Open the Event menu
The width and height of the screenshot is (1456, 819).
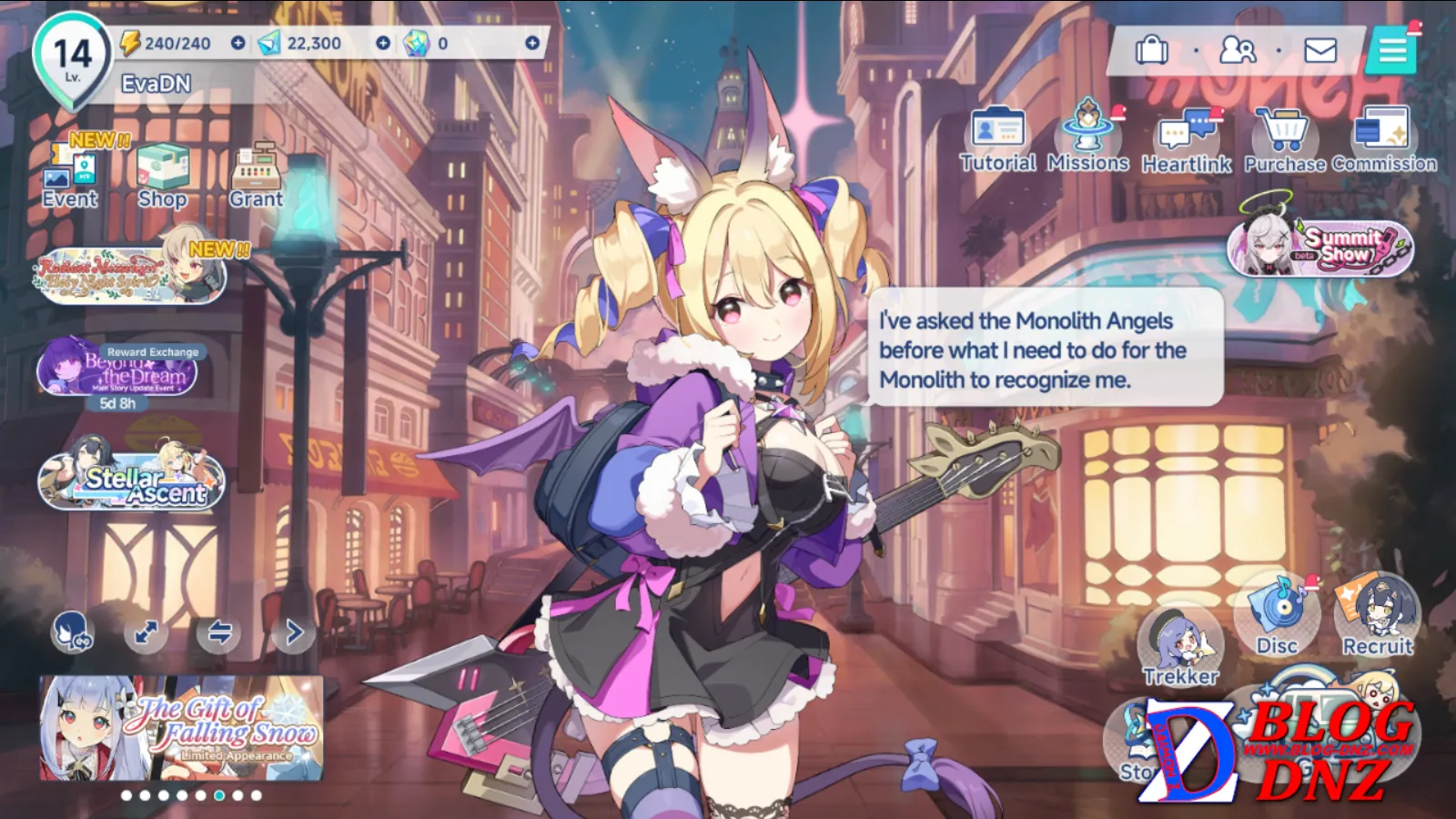coord(70,177)
